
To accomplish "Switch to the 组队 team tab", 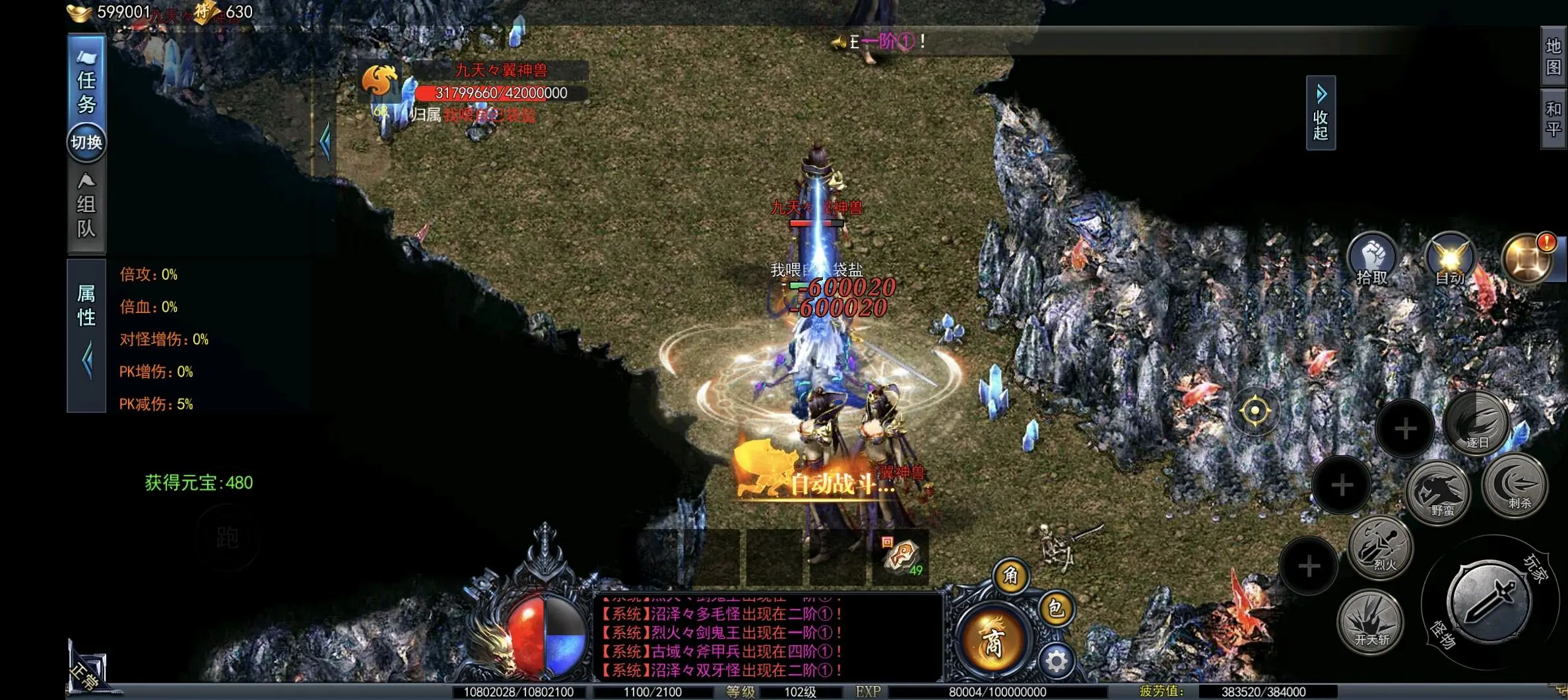I will [x=86, y=207].
